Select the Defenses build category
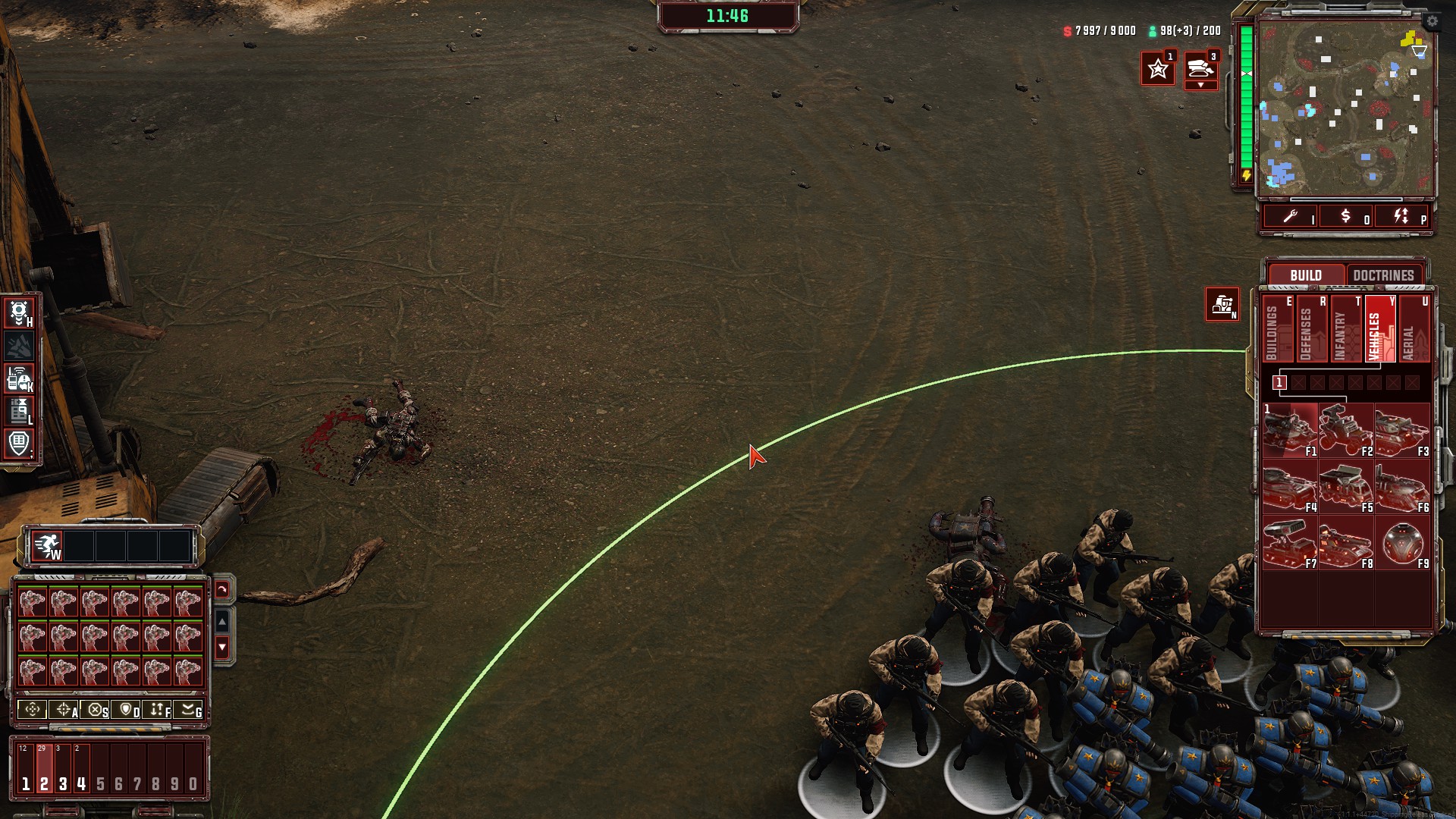The height and width of the screenshot is (819, 1456). pos(1312,330)
